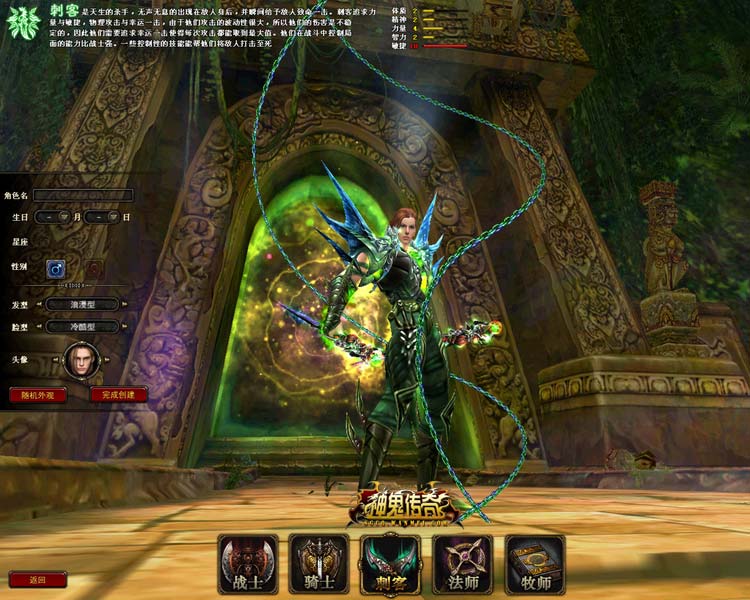Switch to the previous hairstyle
This screenshot has height=600, width=750.
40,304
